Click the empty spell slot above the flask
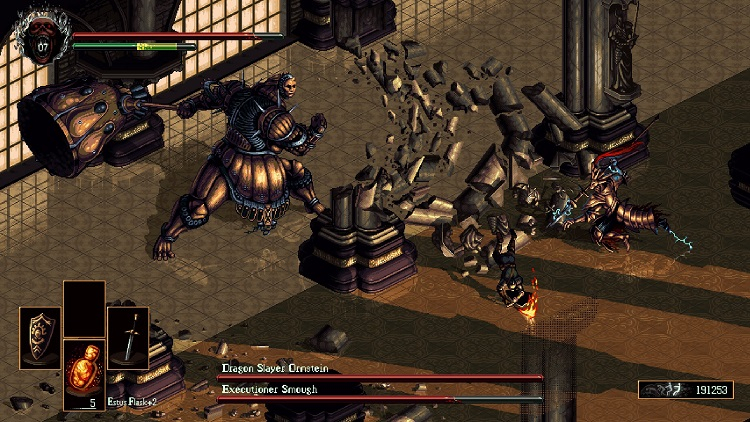Screen dimensions: 750x422 (x=84, y=309)
